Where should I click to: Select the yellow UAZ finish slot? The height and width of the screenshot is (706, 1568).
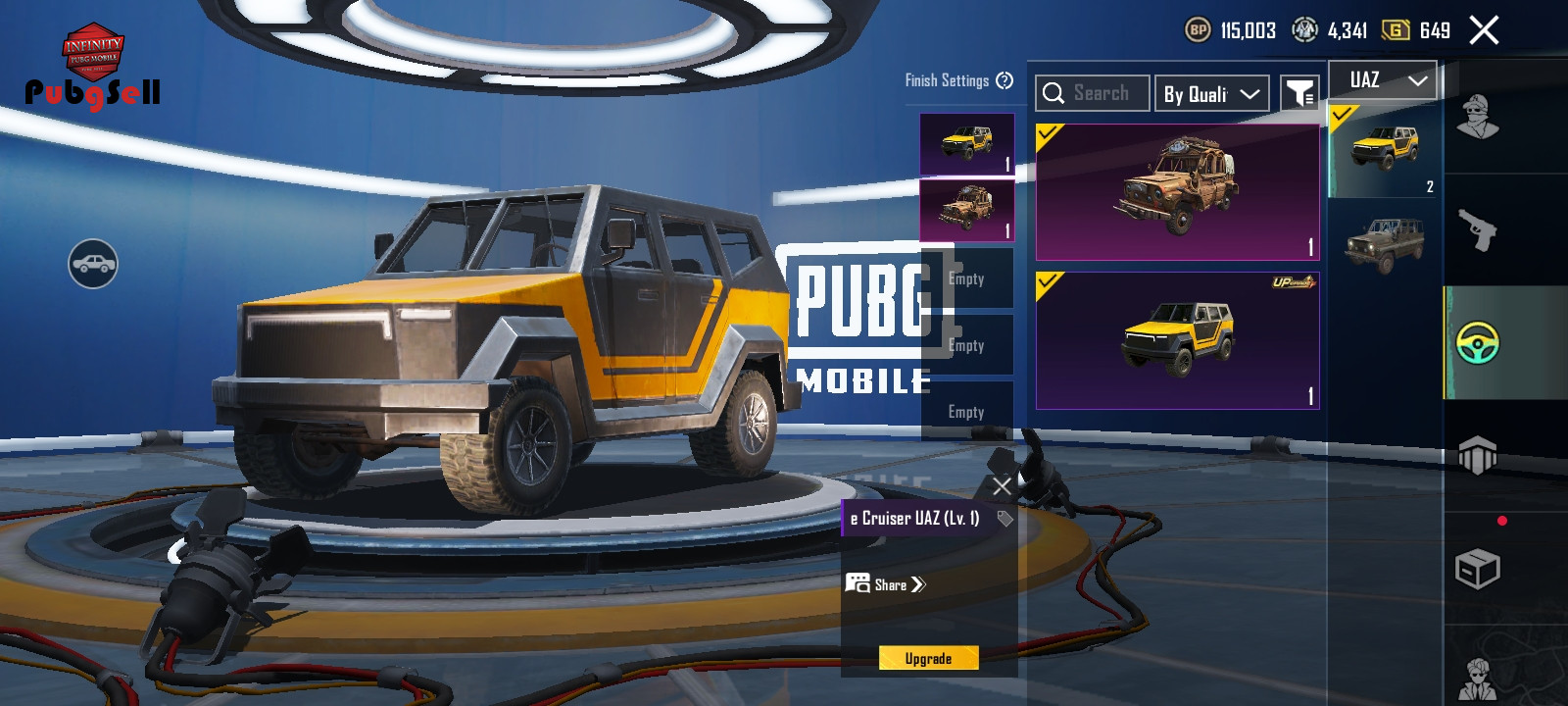(966, 144)
